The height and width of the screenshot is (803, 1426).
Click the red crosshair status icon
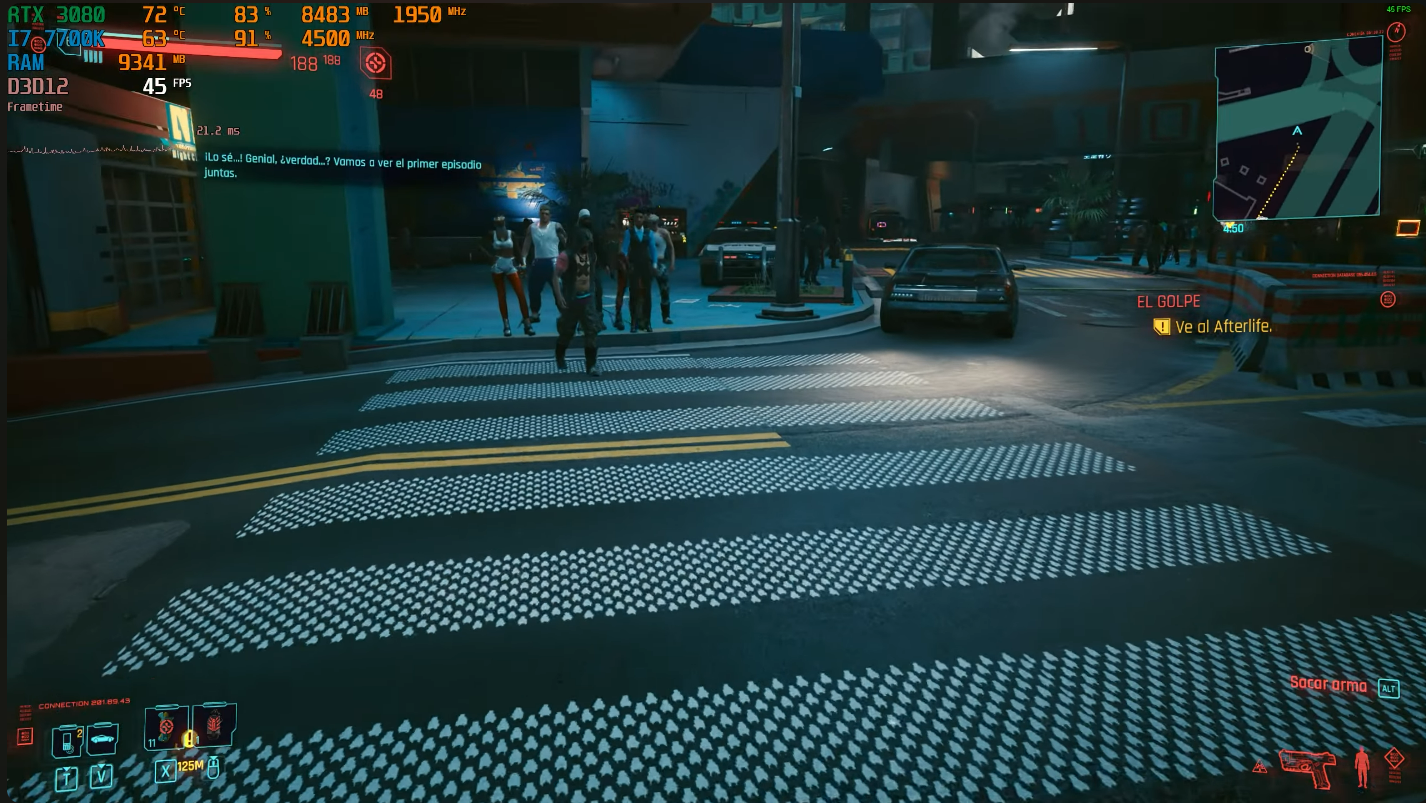point(375,64)
